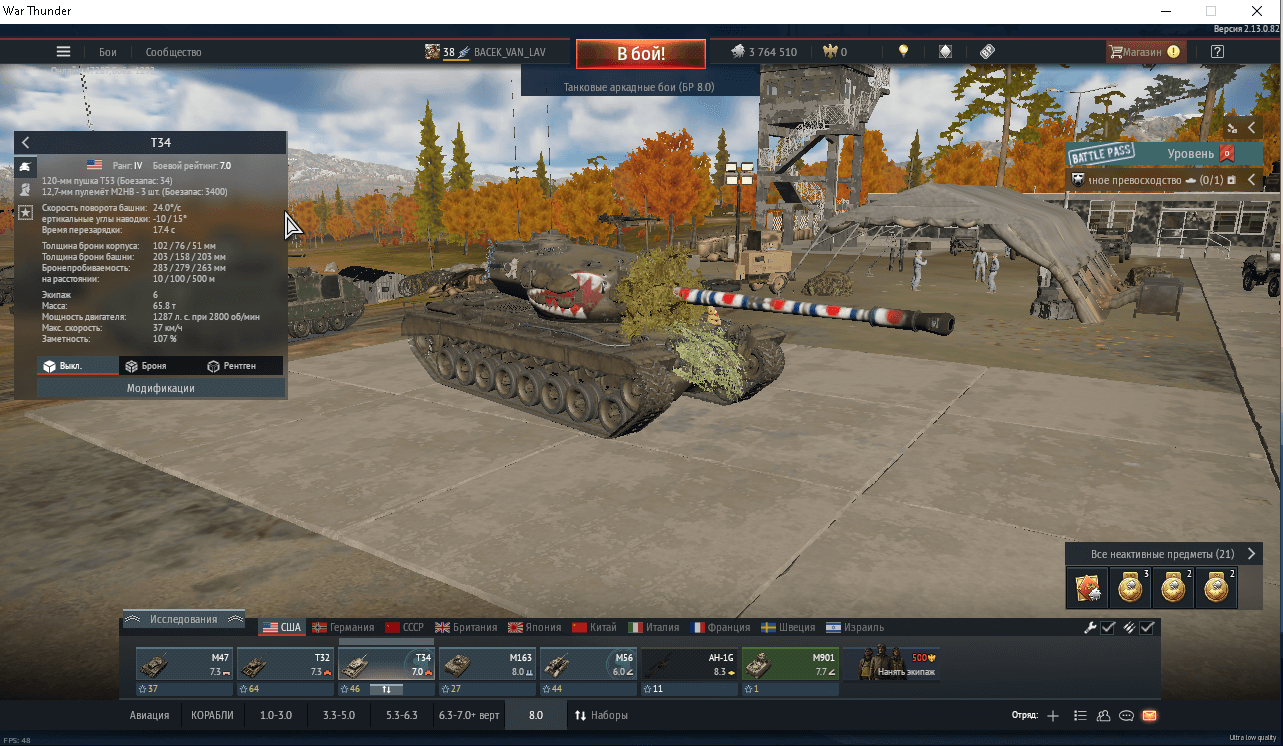Close the War Thunder window
Viewport: 1283px width, 746px height.
1256,11
